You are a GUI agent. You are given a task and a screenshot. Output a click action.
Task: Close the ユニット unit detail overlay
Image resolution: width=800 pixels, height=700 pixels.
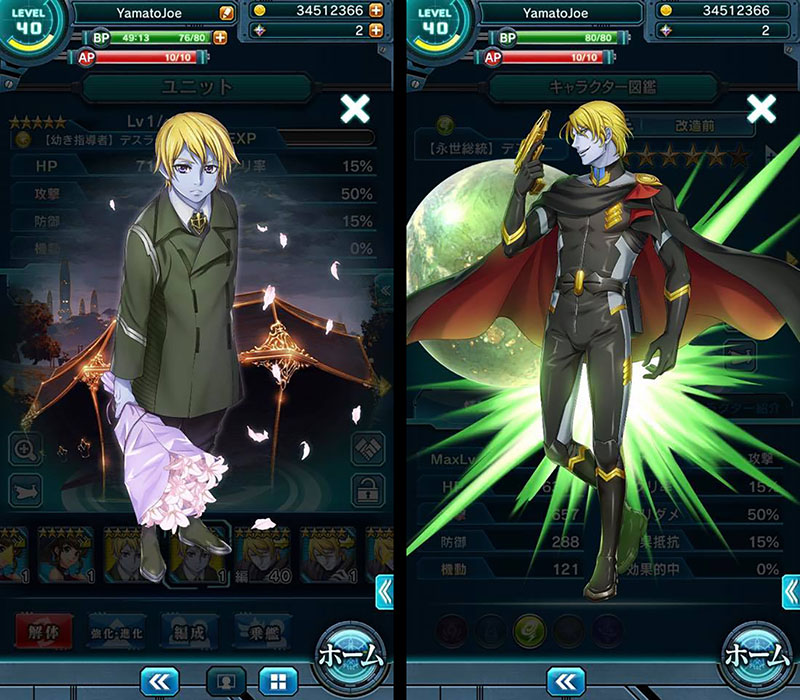[355, 108]
